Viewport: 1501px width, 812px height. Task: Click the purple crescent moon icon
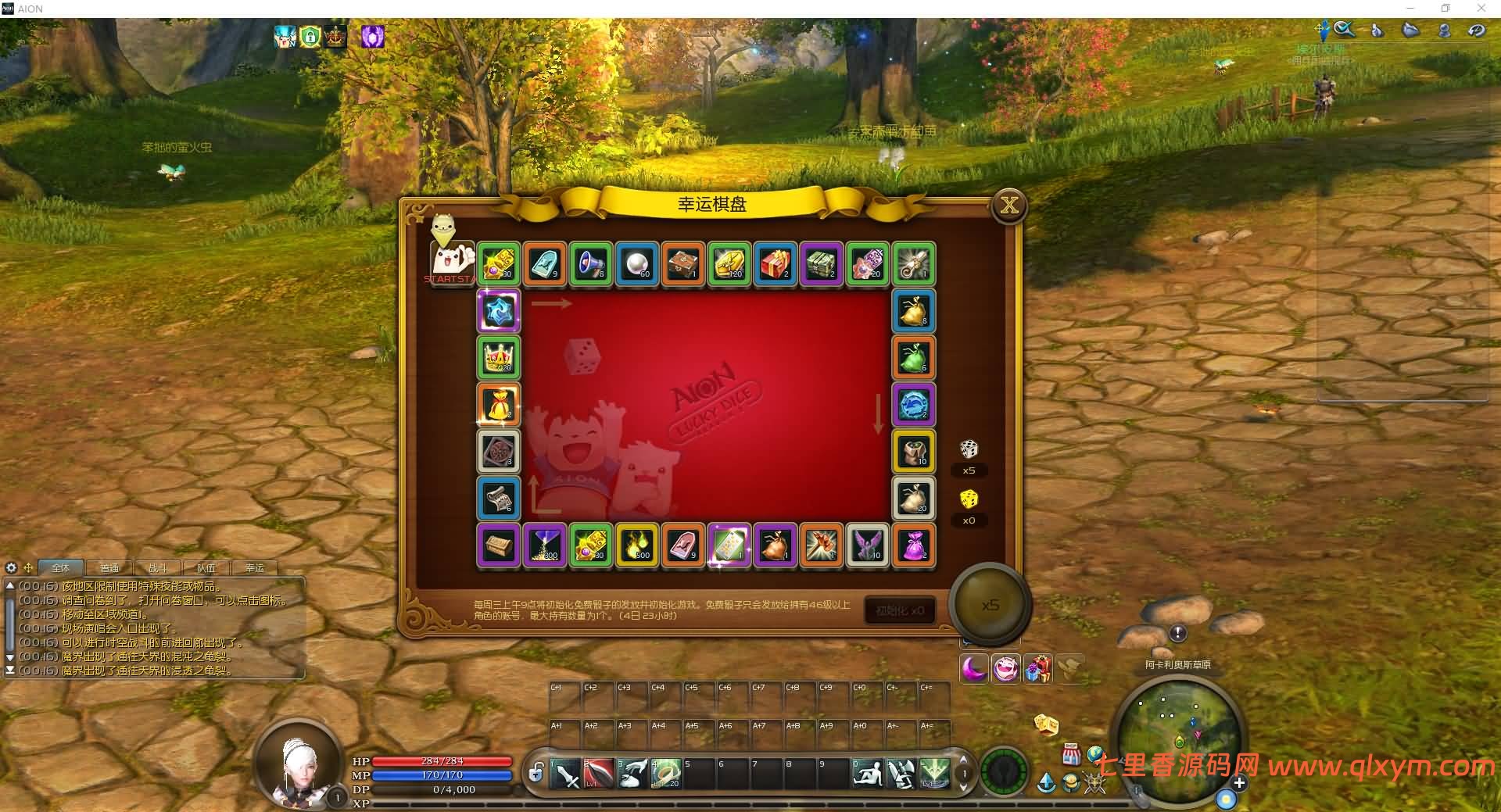[x=974, y=669]
